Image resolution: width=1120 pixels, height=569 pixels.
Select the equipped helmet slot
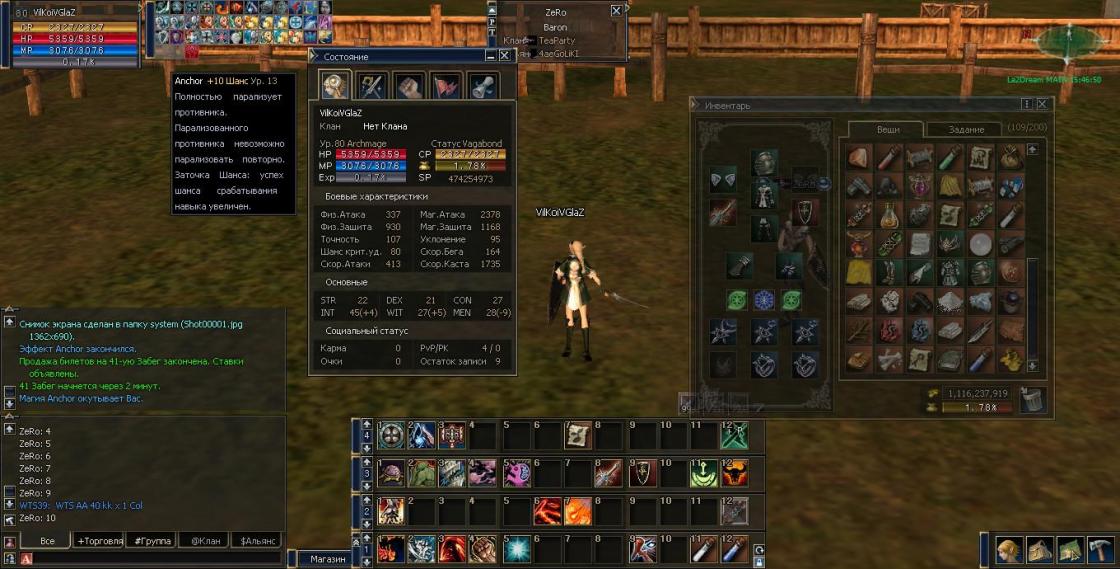pyautogui.click(x=764, y=162)
